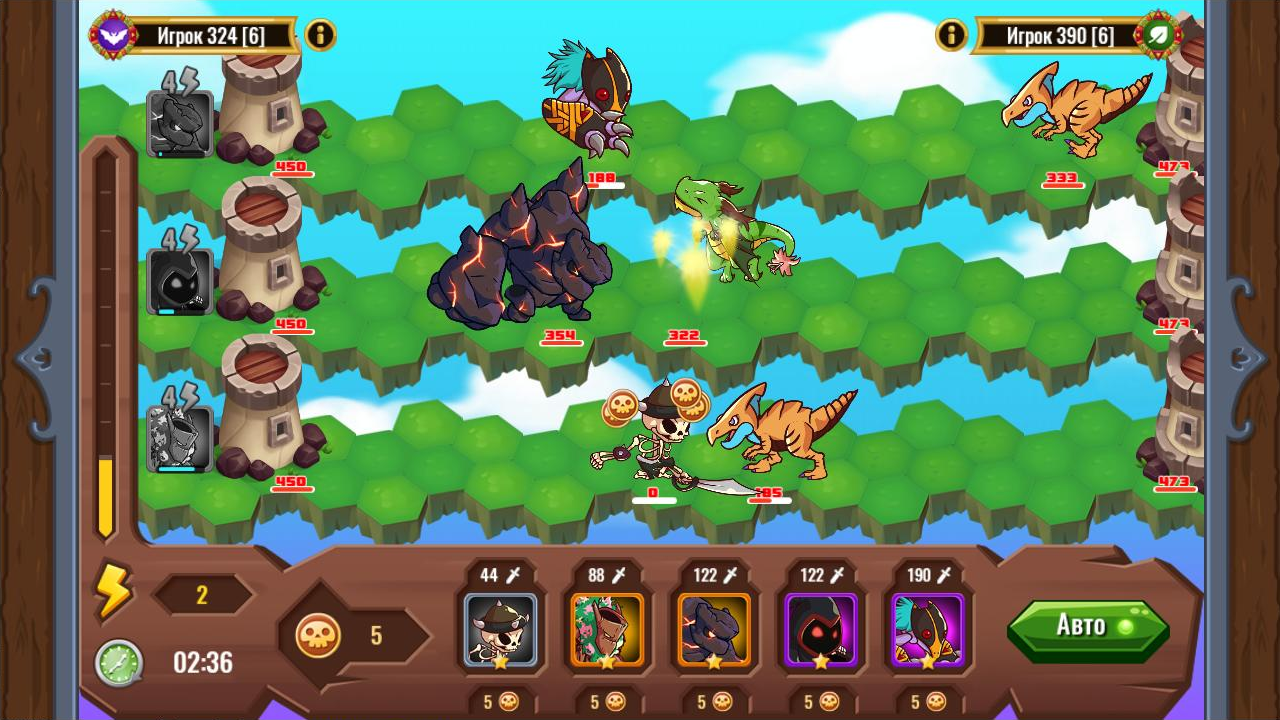This screenshot has width=1280, height=720.
Task: Click the Игрок 390 [6] name banner
Action: click(x=1058, y=35)
